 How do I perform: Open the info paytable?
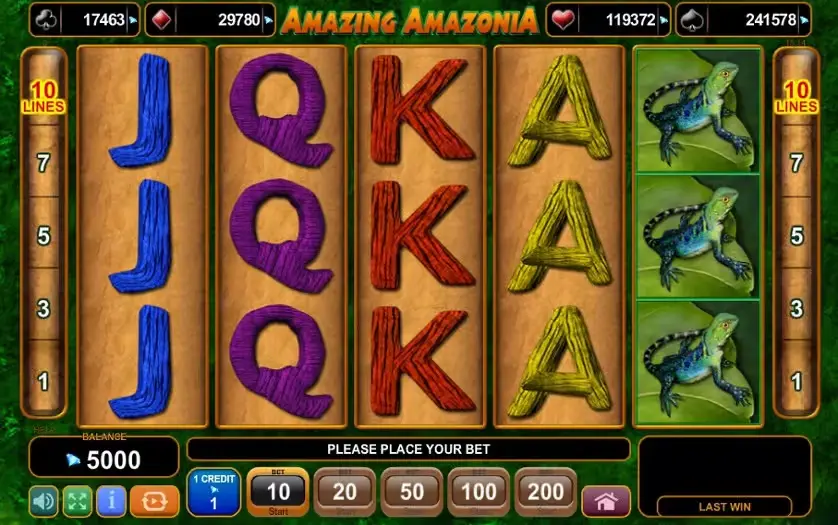coord(111,499)
